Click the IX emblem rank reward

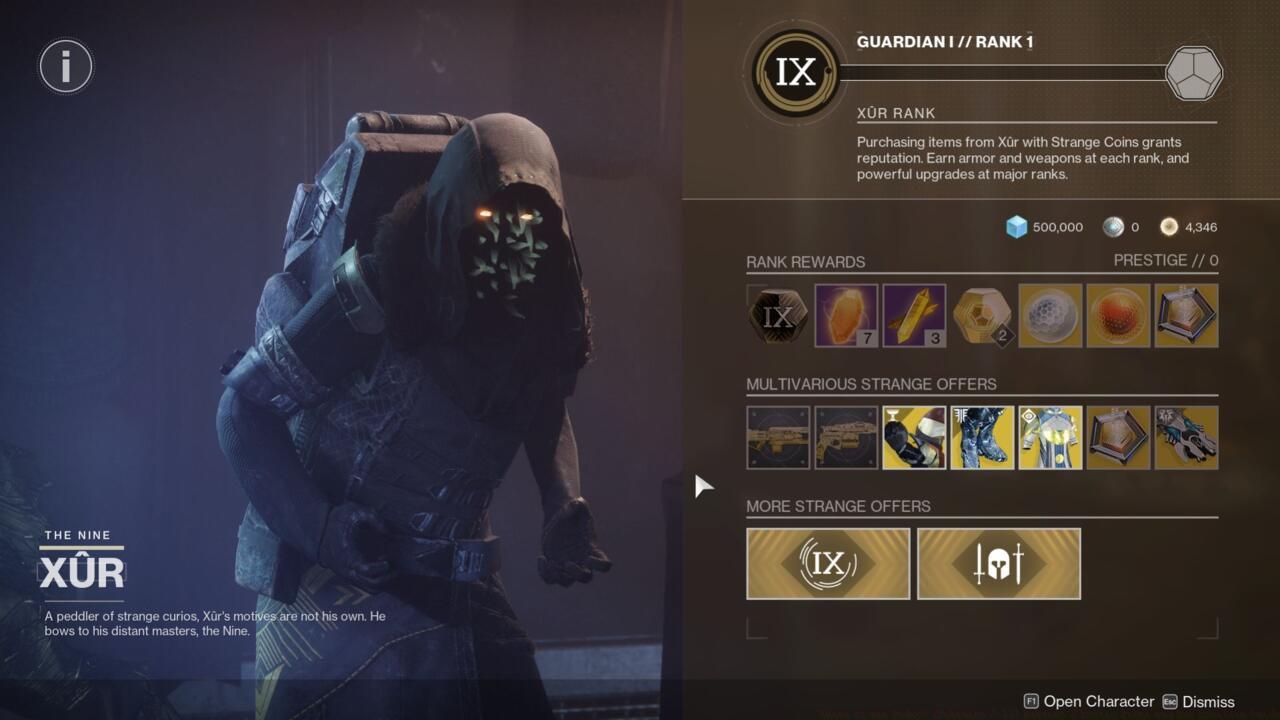coord(776,315)
